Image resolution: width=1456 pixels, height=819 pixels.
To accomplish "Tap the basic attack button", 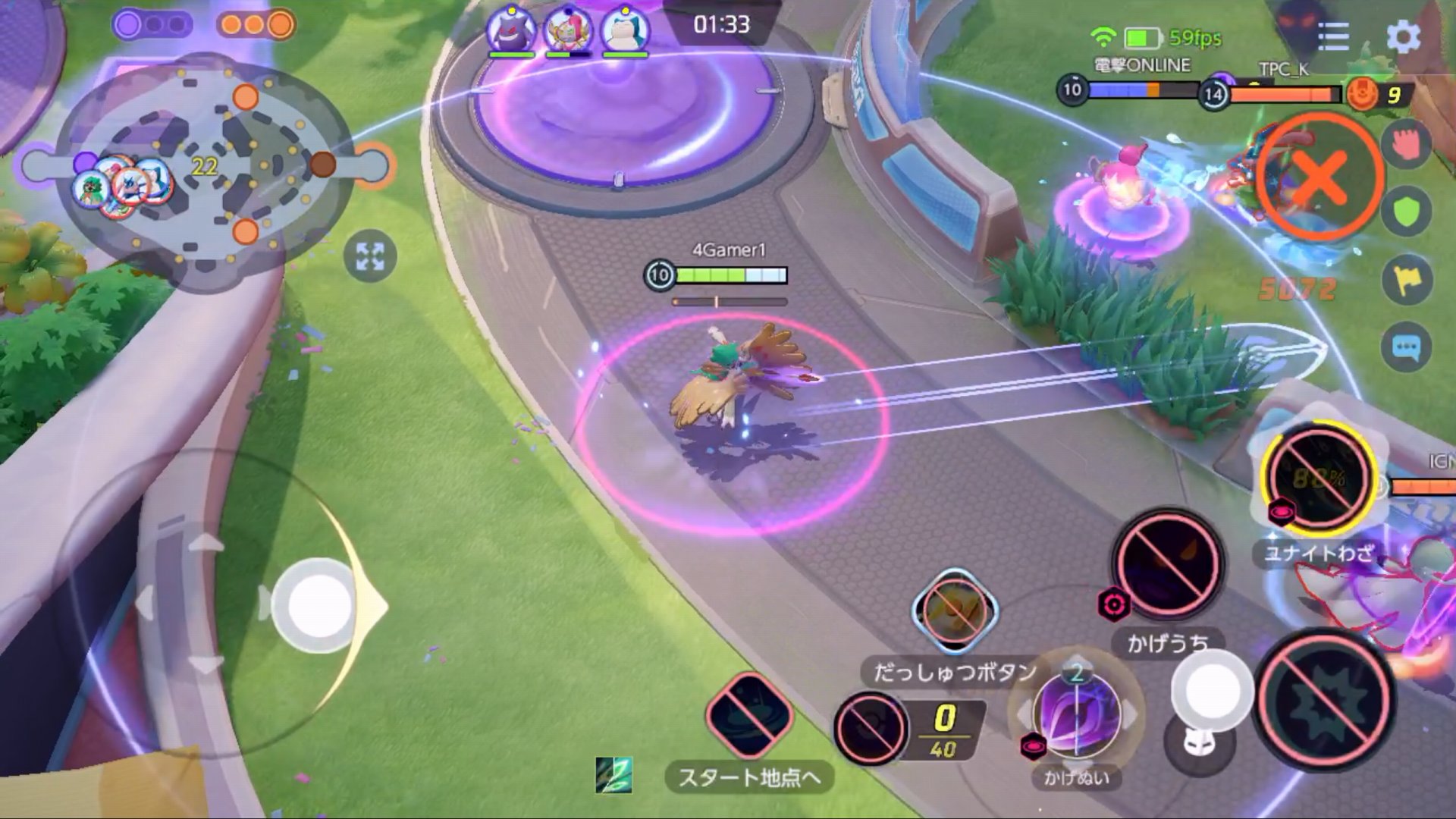I will coord(1323,699).
